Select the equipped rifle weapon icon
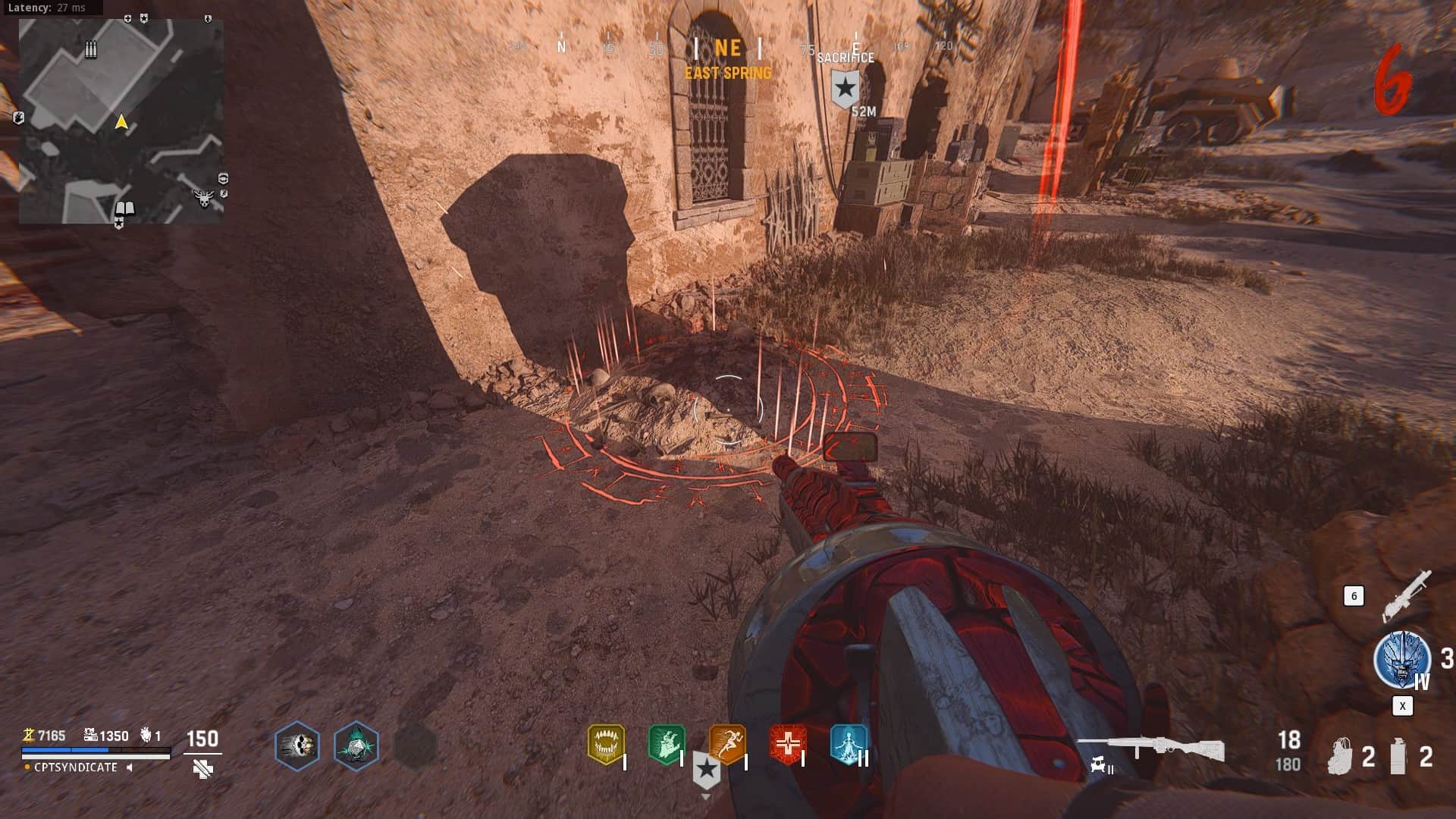The width and height of the screenshot is (1456, 819). [x=1150, y=748]
